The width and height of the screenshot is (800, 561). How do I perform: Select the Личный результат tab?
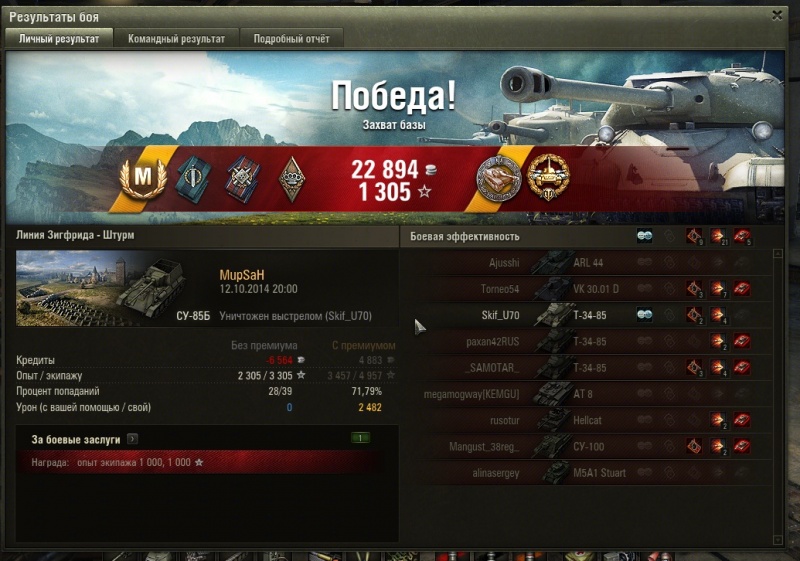[59, 38]
